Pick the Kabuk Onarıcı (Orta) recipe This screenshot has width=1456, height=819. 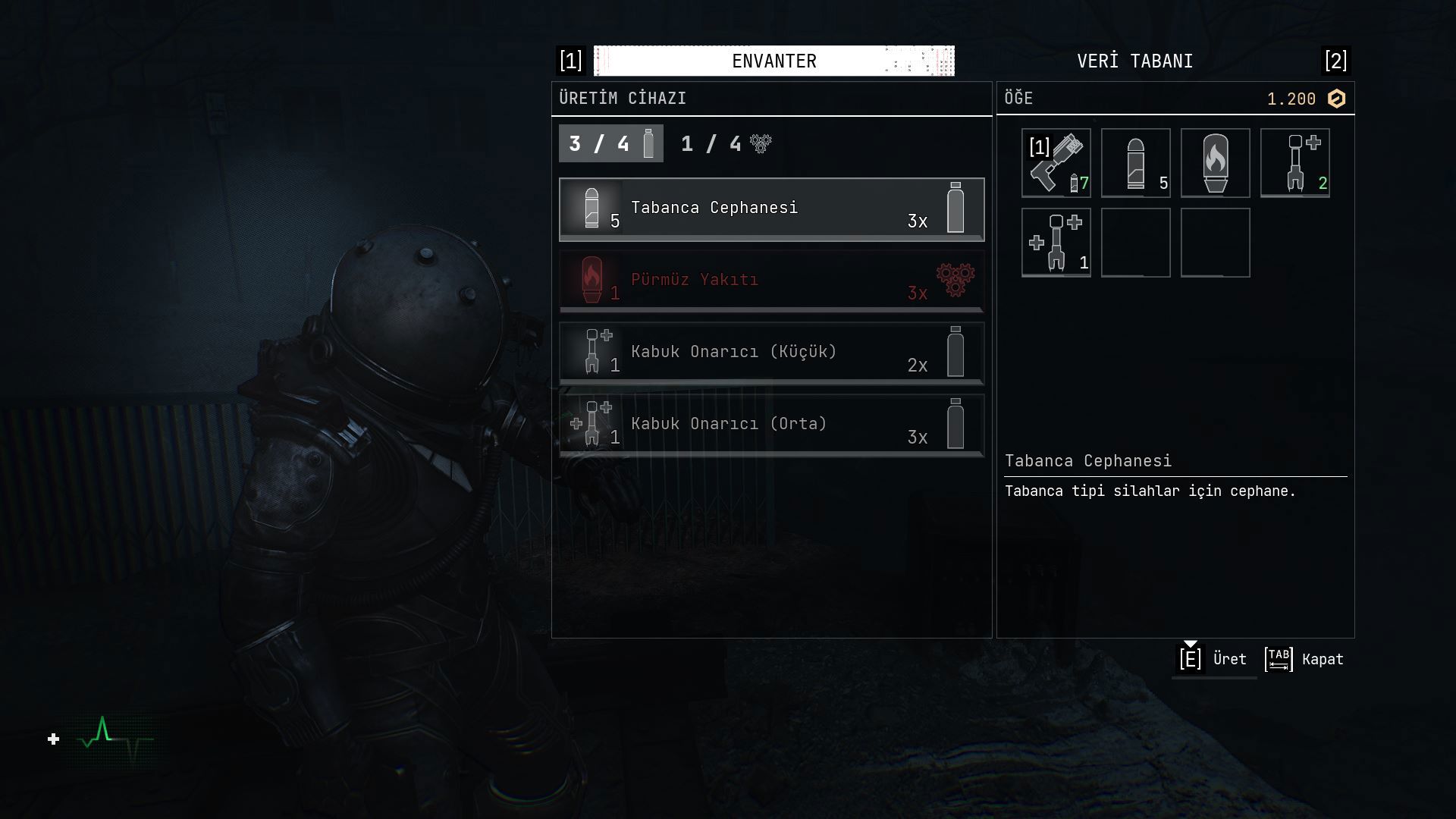pos(771,425)
